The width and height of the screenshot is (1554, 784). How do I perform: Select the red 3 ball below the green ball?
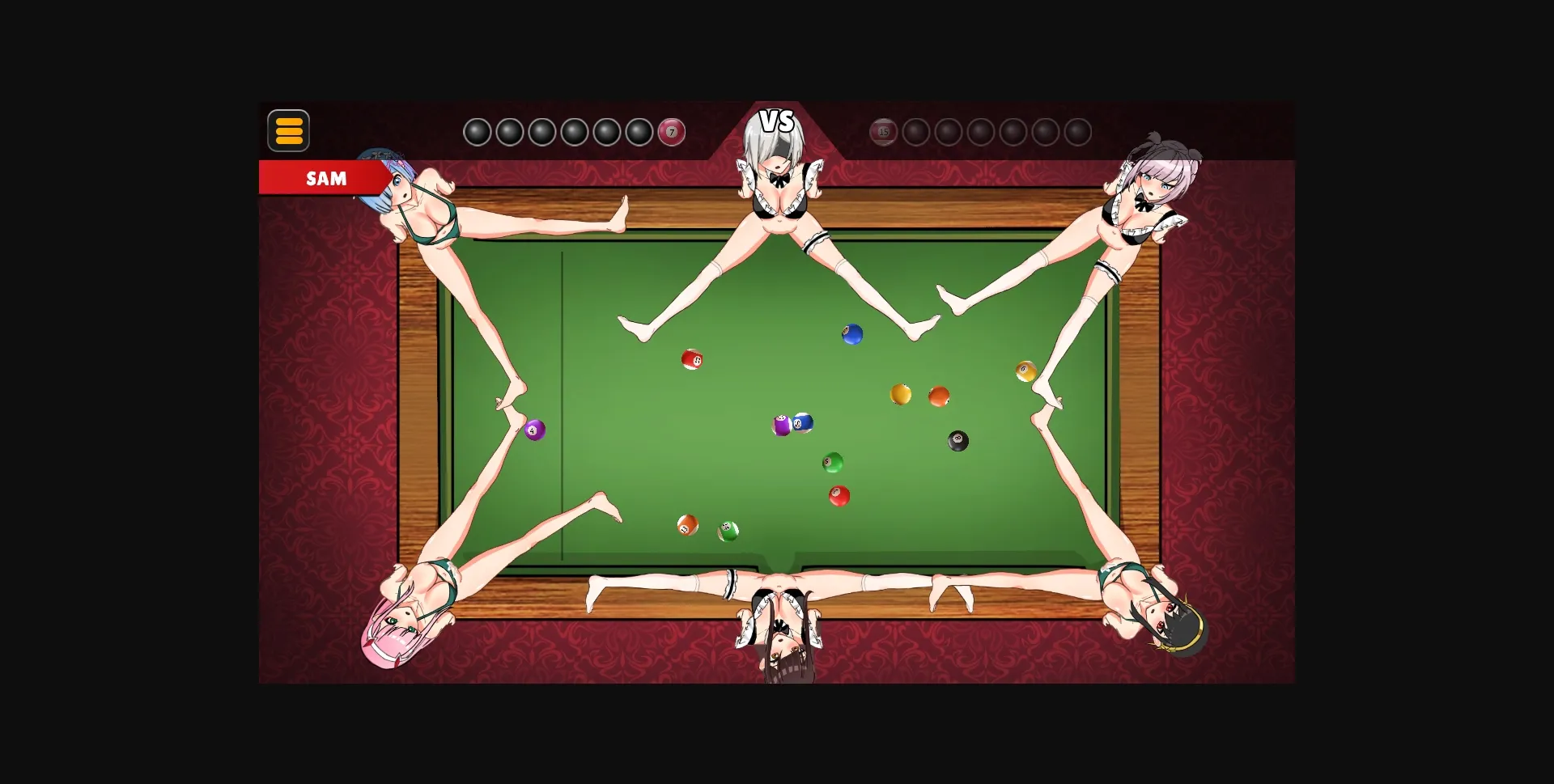[x=839, y=494]
